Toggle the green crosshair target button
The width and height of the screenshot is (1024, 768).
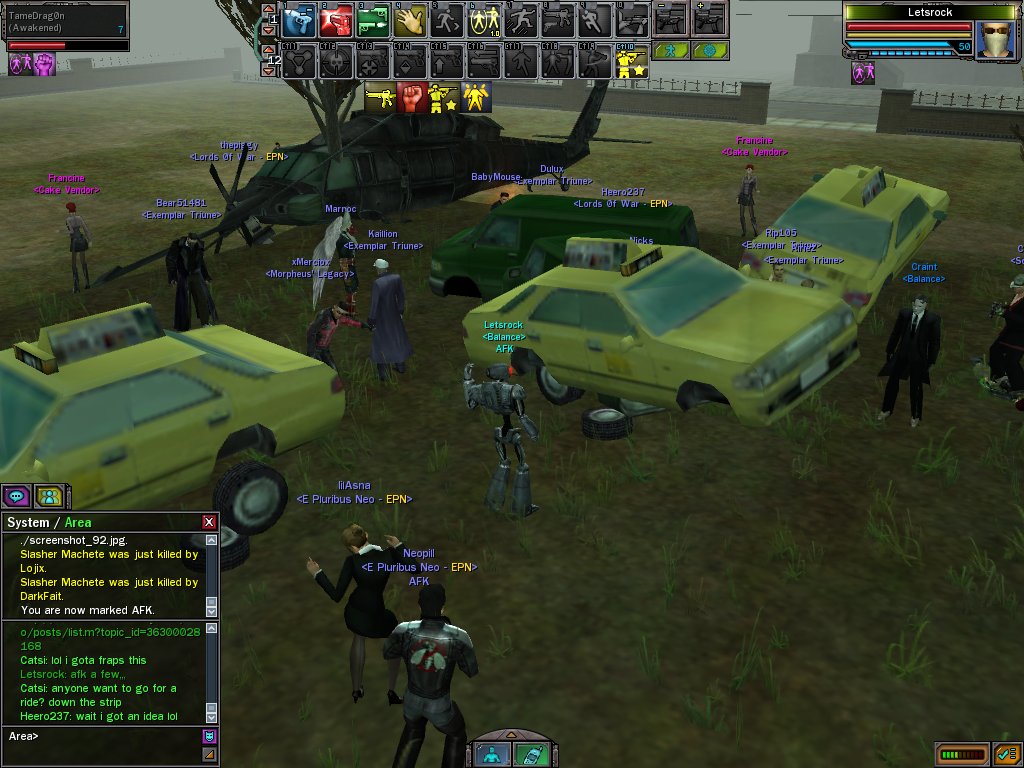pos(710,50)
